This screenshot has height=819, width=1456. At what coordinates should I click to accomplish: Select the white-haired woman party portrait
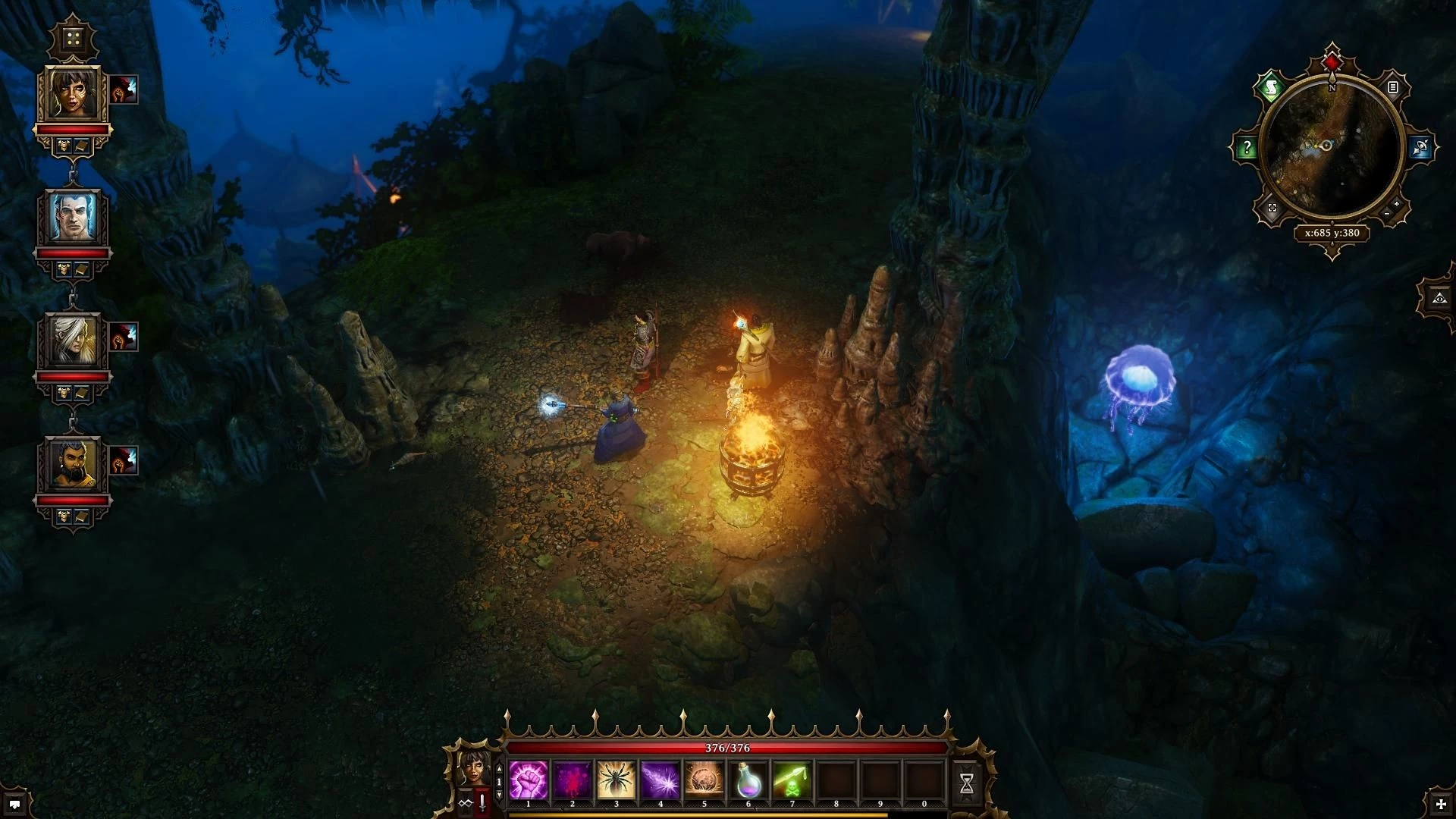[74, 340]
